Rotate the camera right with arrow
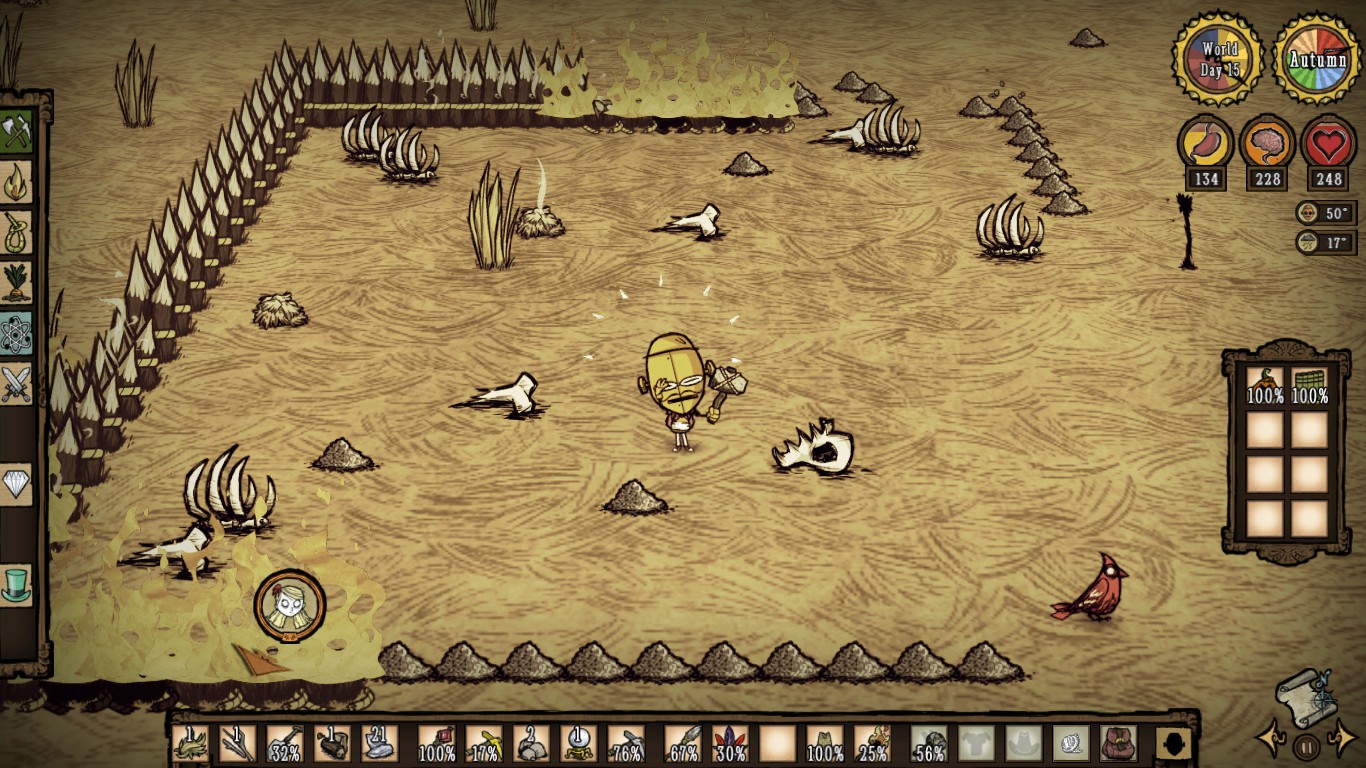The image size is (1366, 768). (x=1341, y=739)
